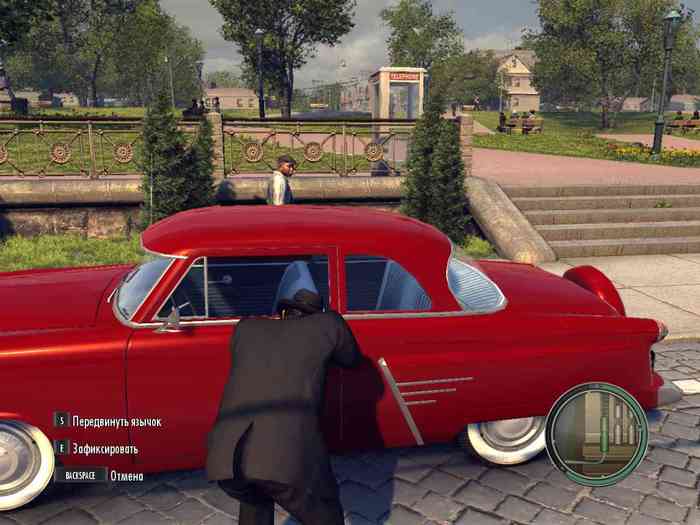The image size is (700, 525).
Task: Click the circular lockpicking minigame display
Action: [596, 434]
